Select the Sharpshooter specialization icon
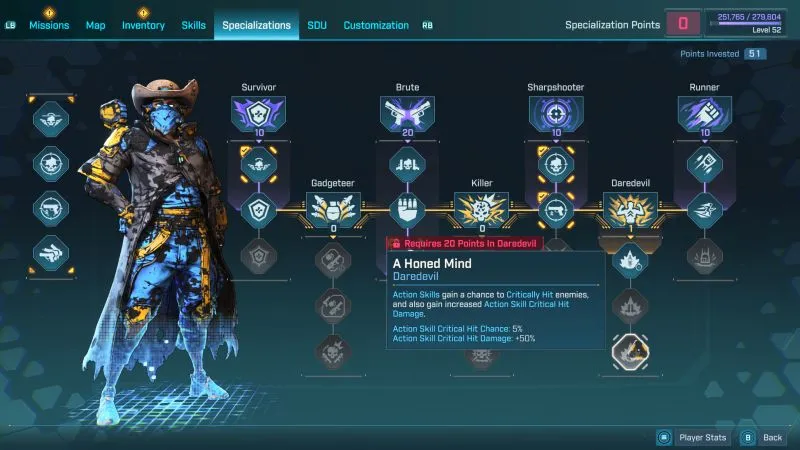 click(x=555, y=115)
